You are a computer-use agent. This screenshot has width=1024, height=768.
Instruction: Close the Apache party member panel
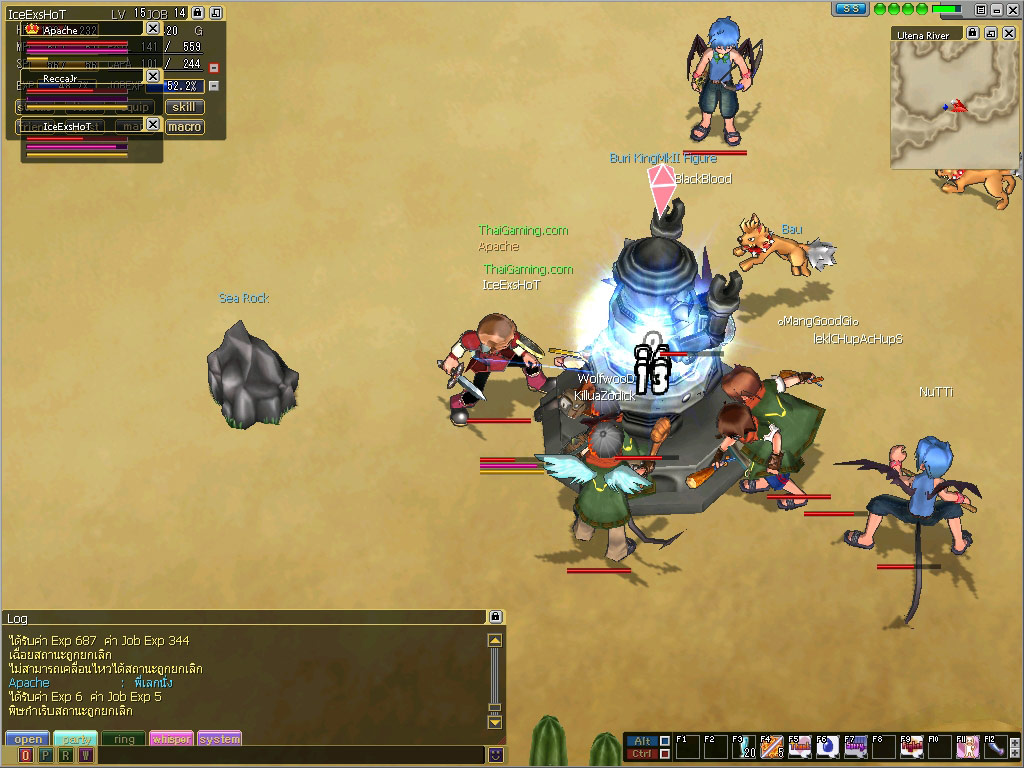153,29
